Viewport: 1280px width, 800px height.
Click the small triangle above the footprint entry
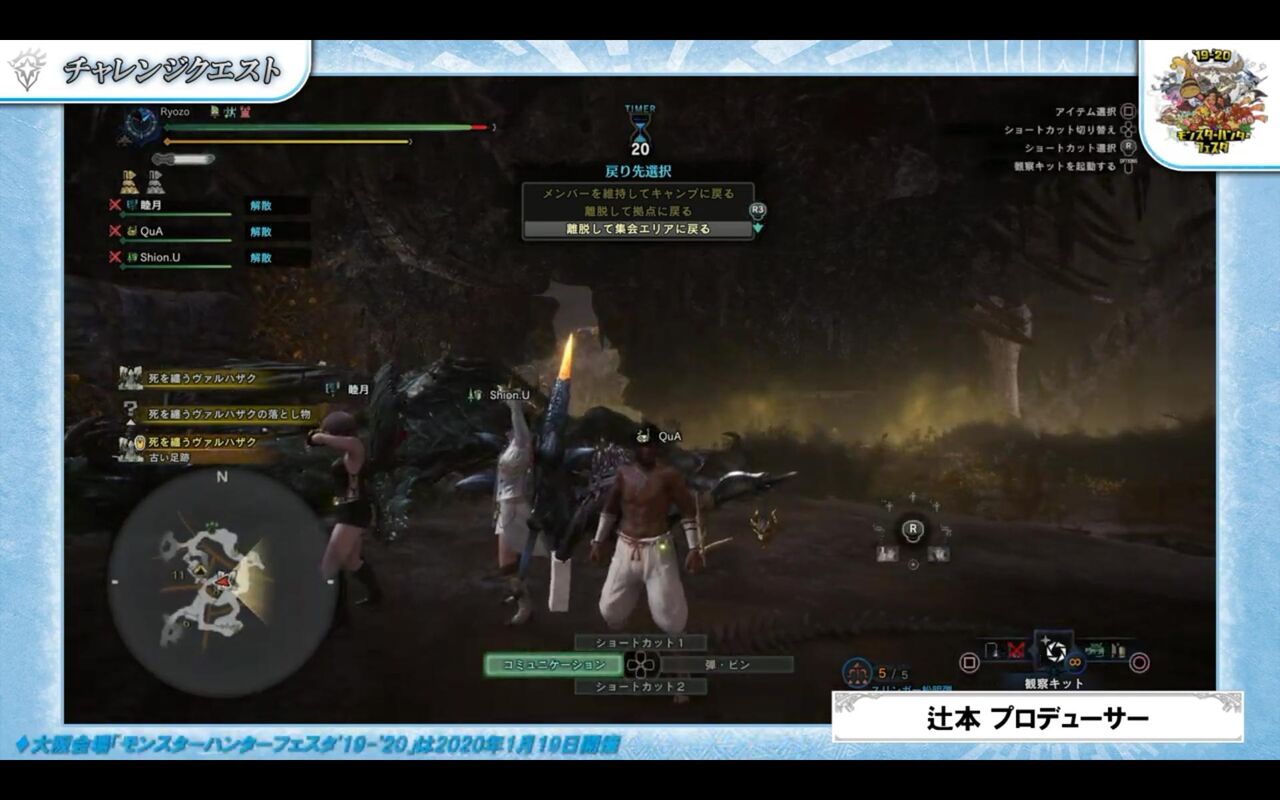[130, 422]
